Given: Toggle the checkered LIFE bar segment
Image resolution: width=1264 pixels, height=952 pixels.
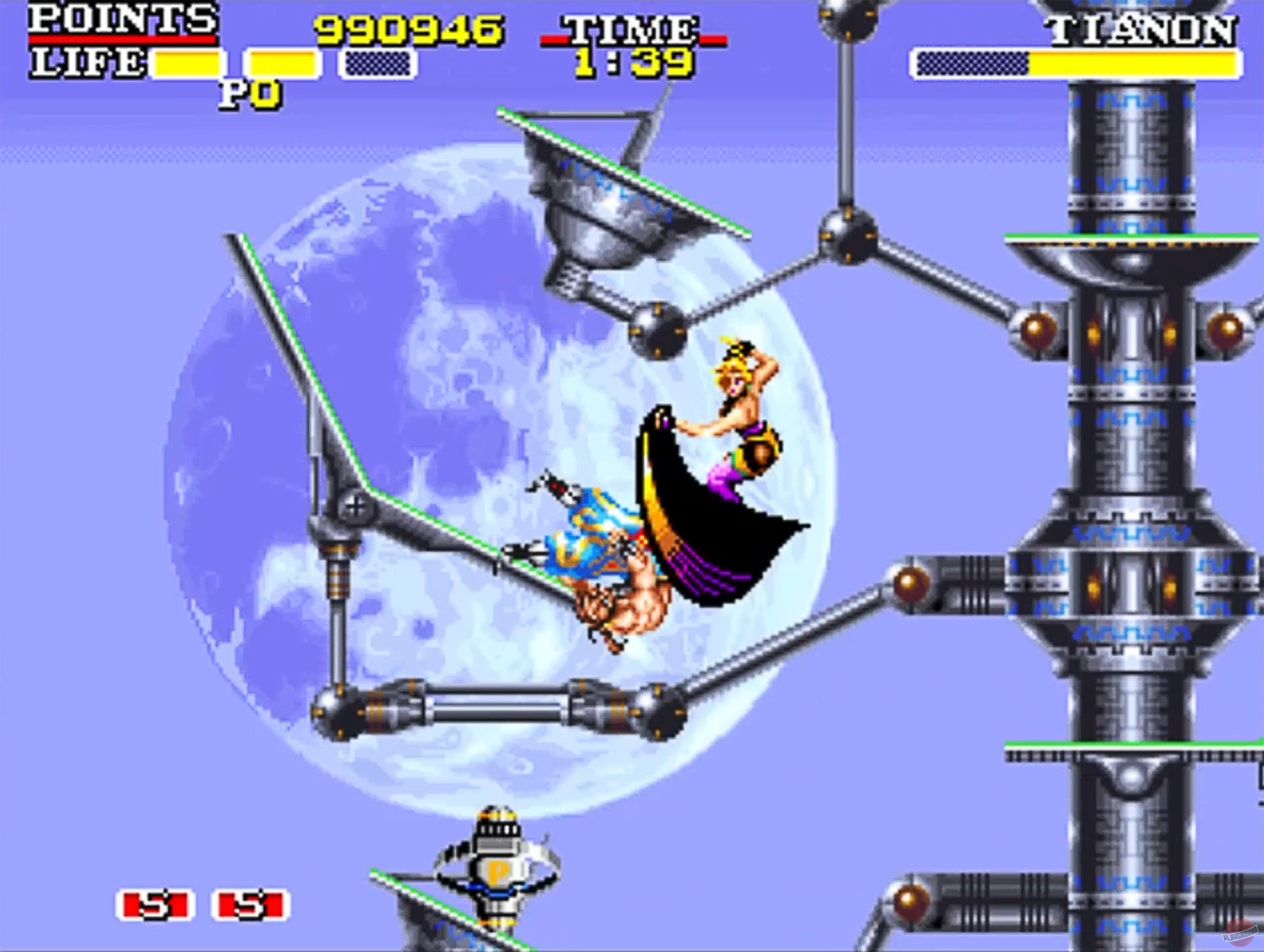Looking at the screenshot, I should [377, 62].
